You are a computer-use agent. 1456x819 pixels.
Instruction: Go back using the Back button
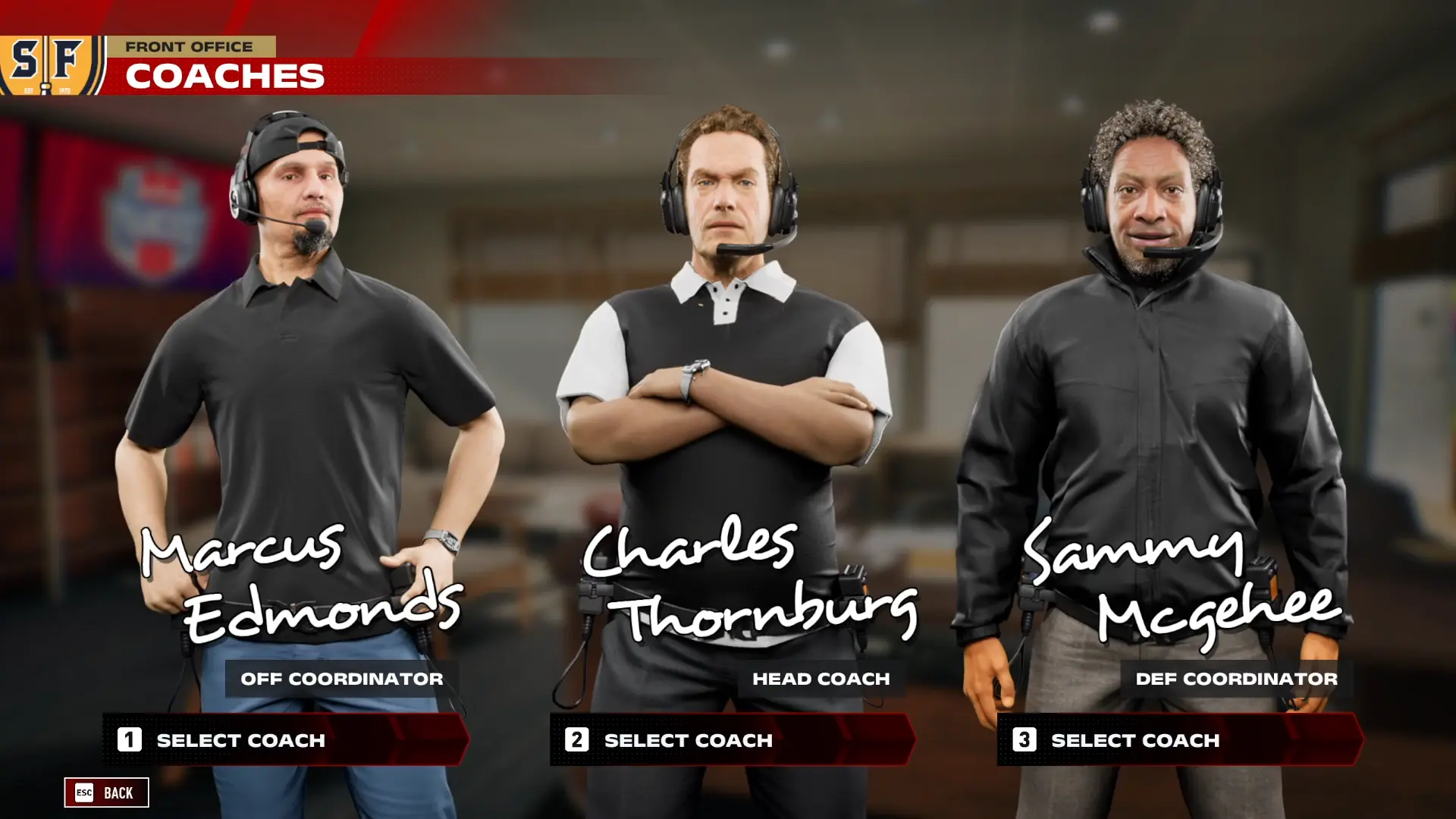point(106,792)
